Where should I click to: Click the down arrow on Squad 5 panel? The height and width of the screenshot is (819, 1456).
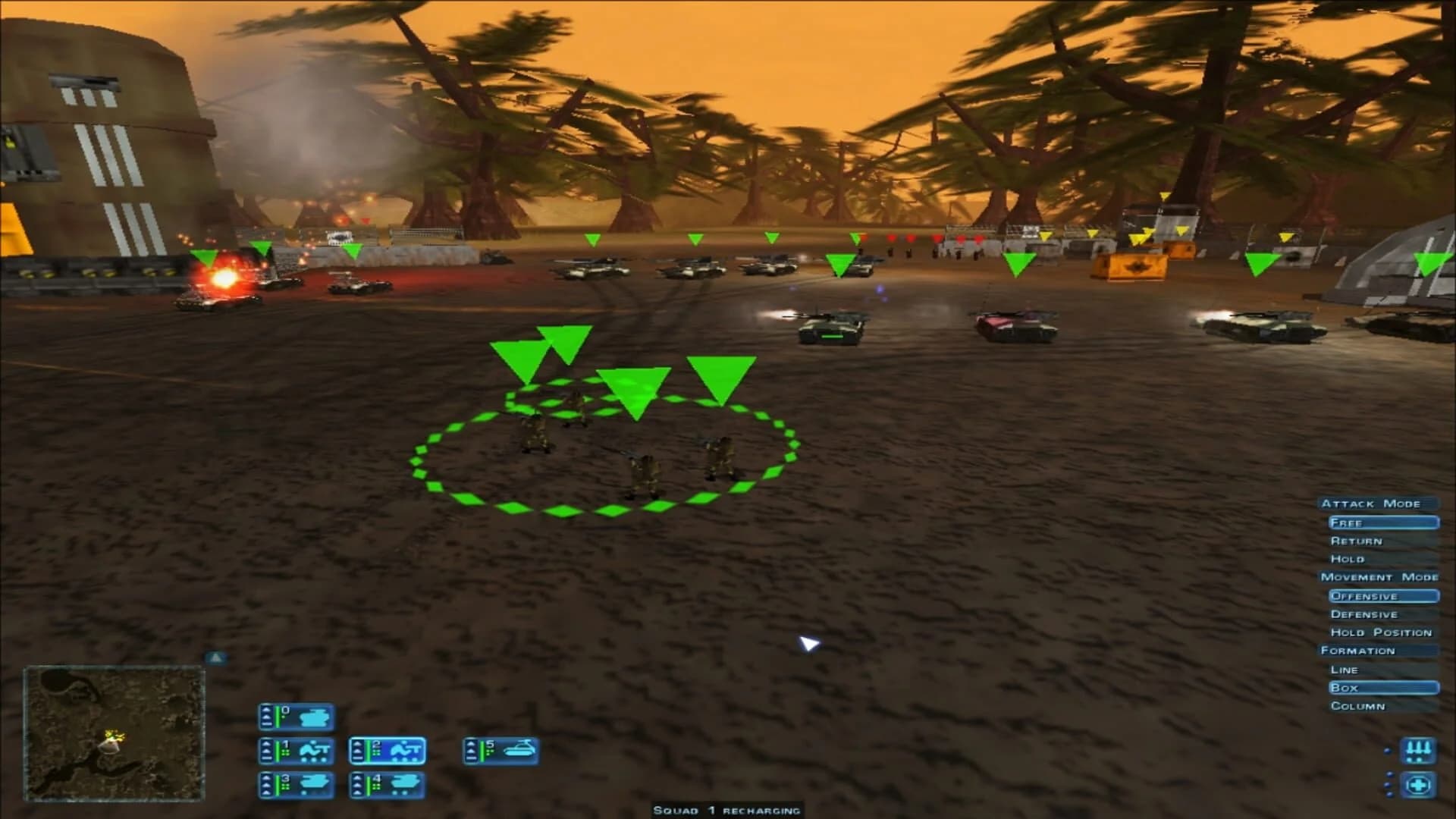(x=471, y=758)
